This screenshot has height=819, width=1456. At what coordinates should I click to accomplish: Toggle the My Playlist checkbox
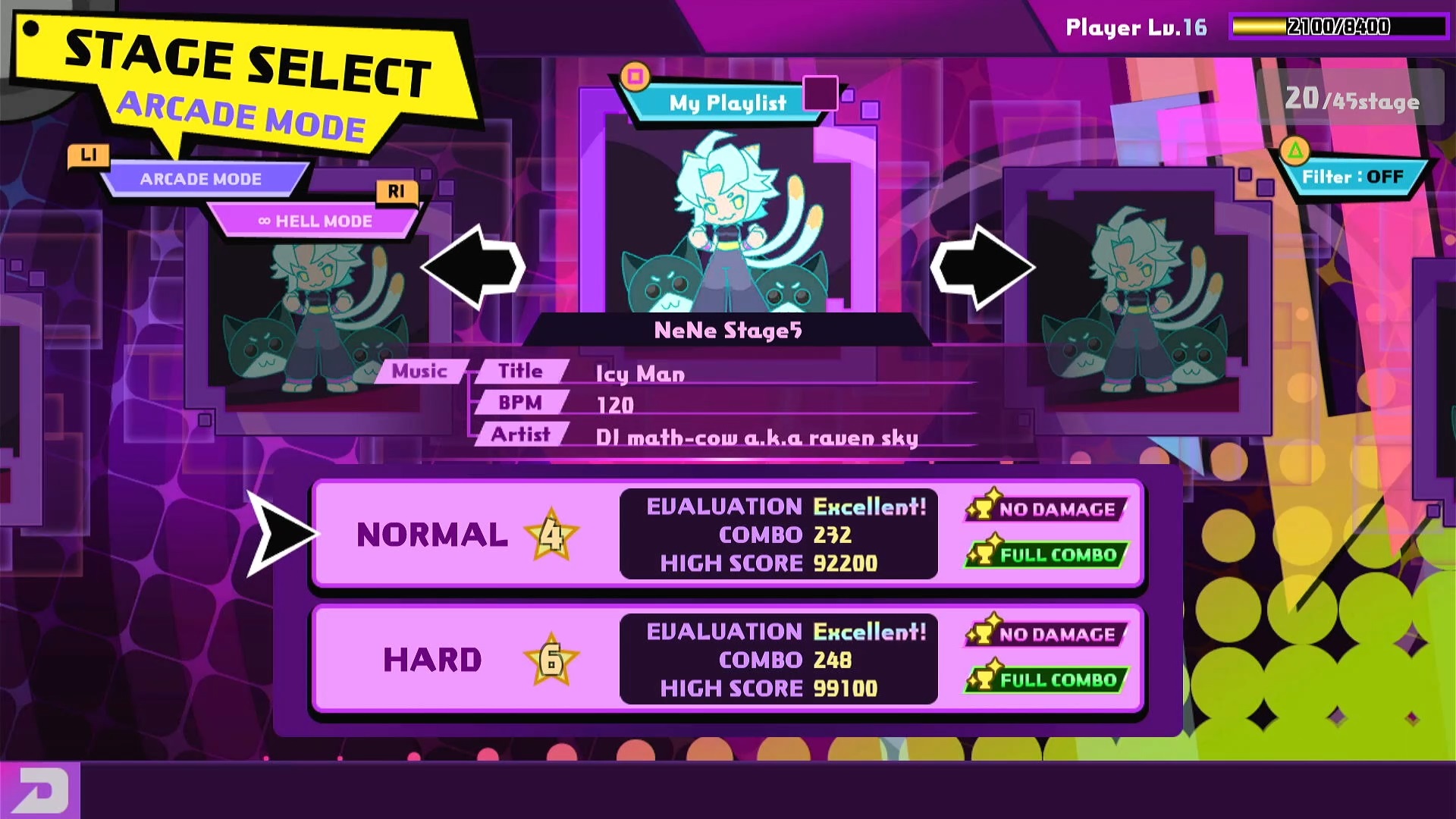point(820,94)
